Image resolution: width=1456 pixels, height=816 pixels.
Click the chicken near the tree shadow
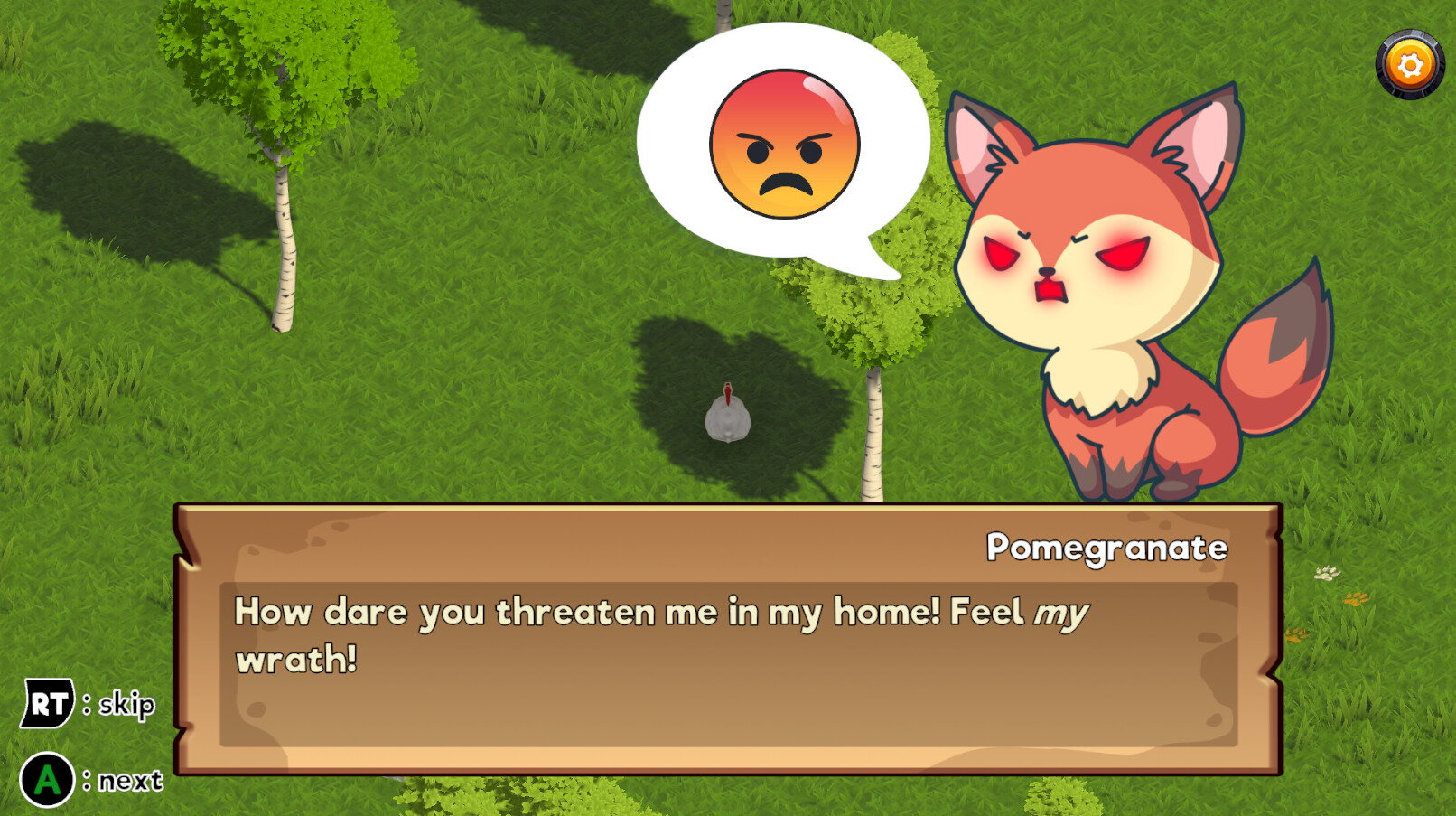[x=728, y=416]
